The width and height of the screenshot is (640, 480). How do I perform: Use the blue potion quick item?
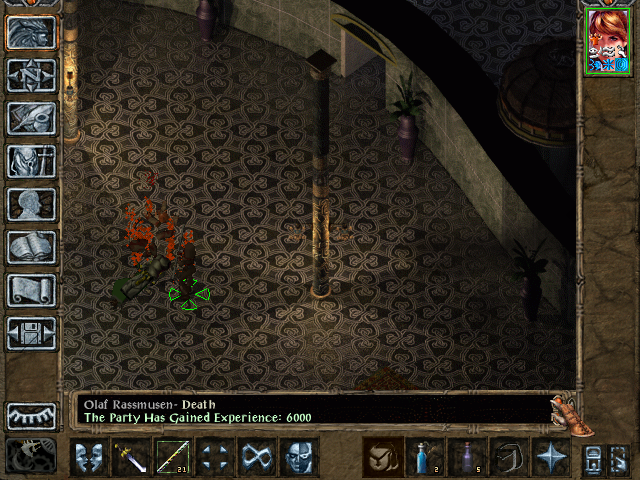[425, 458]
